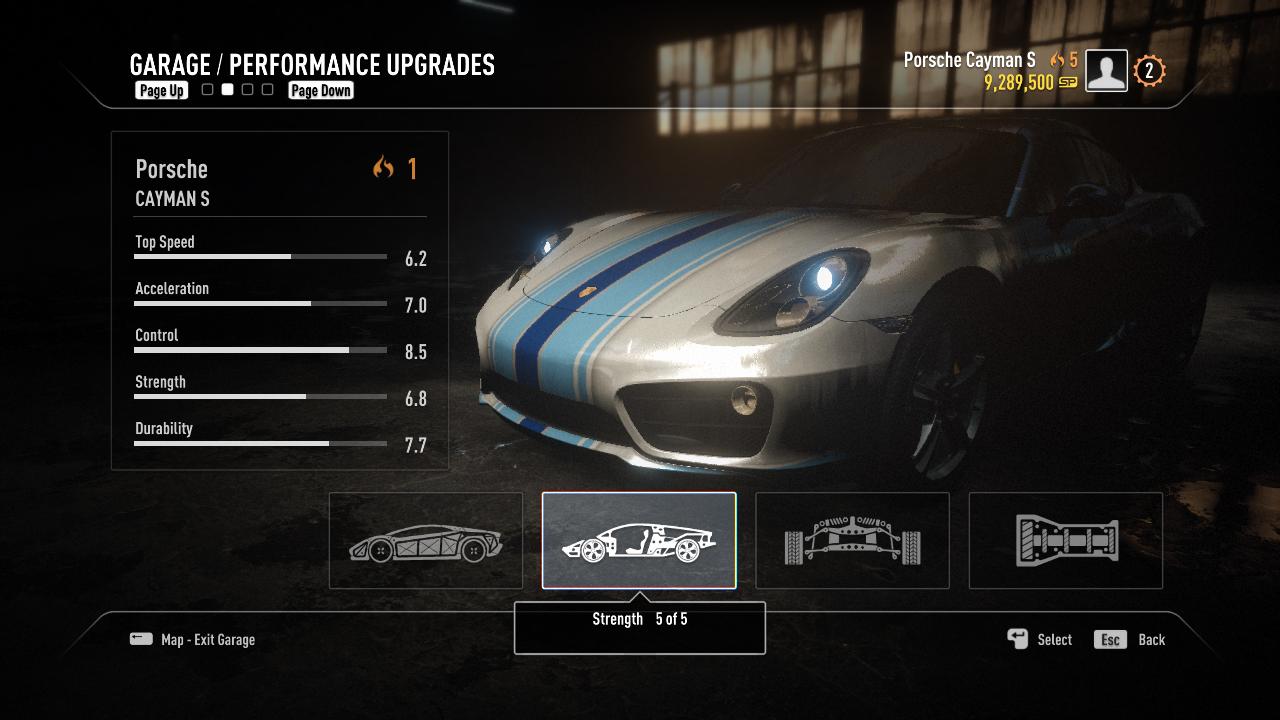This screenshot has height=720, width=1280.
Task: Pick the suspension and axle upgrade tile
Action: (x=852, y=541)
